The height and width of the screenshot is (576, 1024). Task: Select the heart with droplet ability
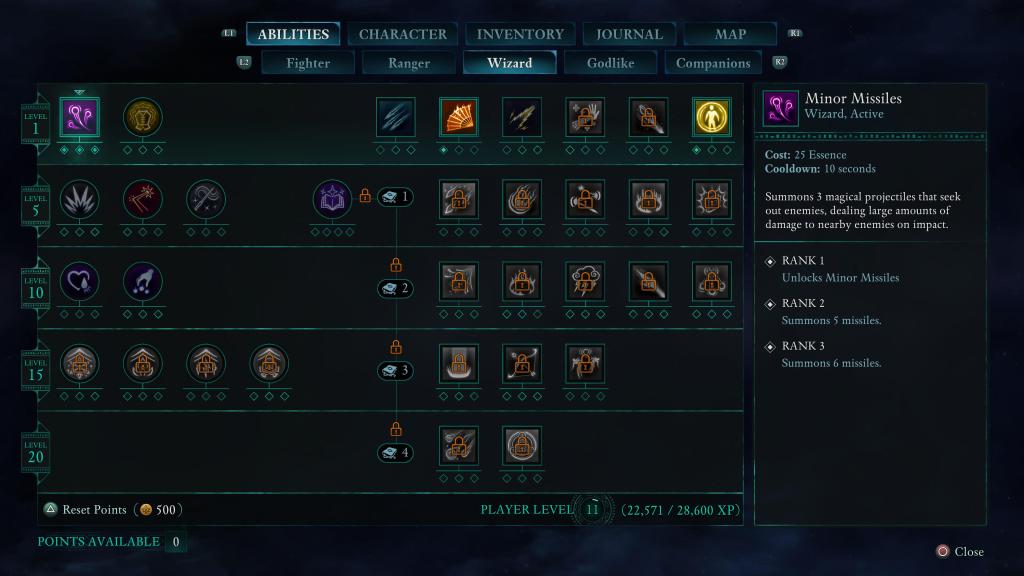coord(80,281)
